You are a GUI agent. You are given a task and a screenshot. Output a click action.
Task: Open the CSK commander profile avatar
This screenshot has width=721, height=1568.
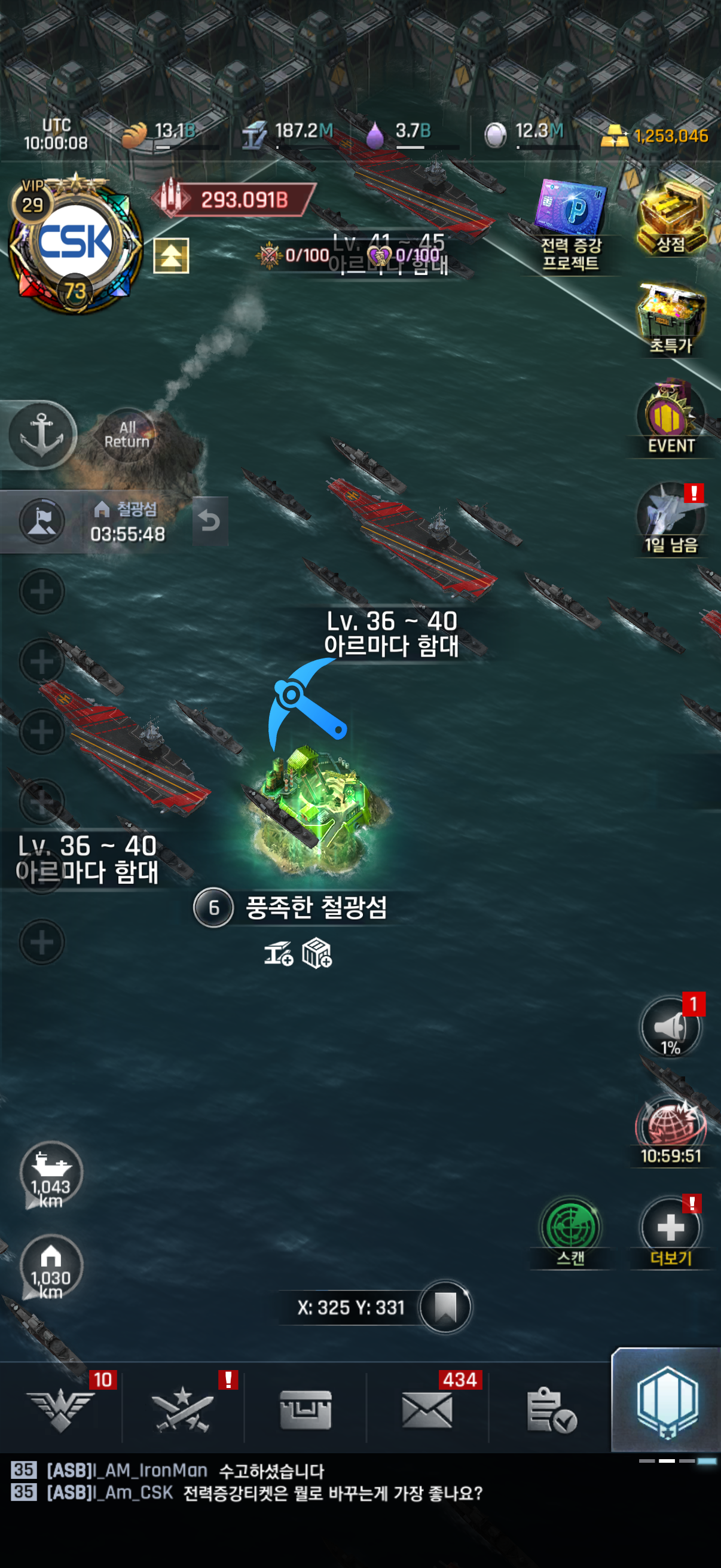(x=75, y=243)
